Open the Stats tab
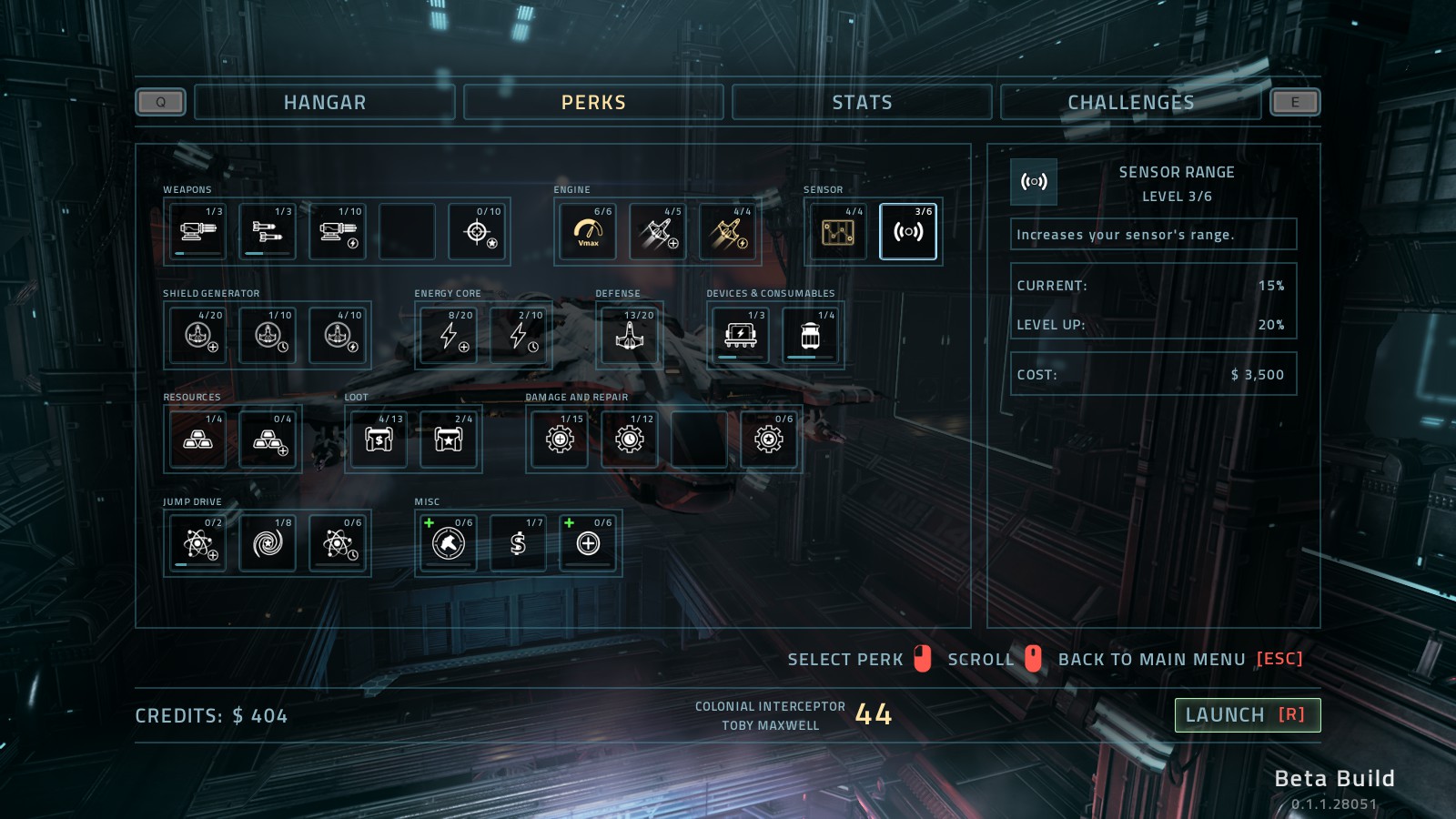Image resolution: width=1456 pixels, height=819 pixels. [861, 102]
